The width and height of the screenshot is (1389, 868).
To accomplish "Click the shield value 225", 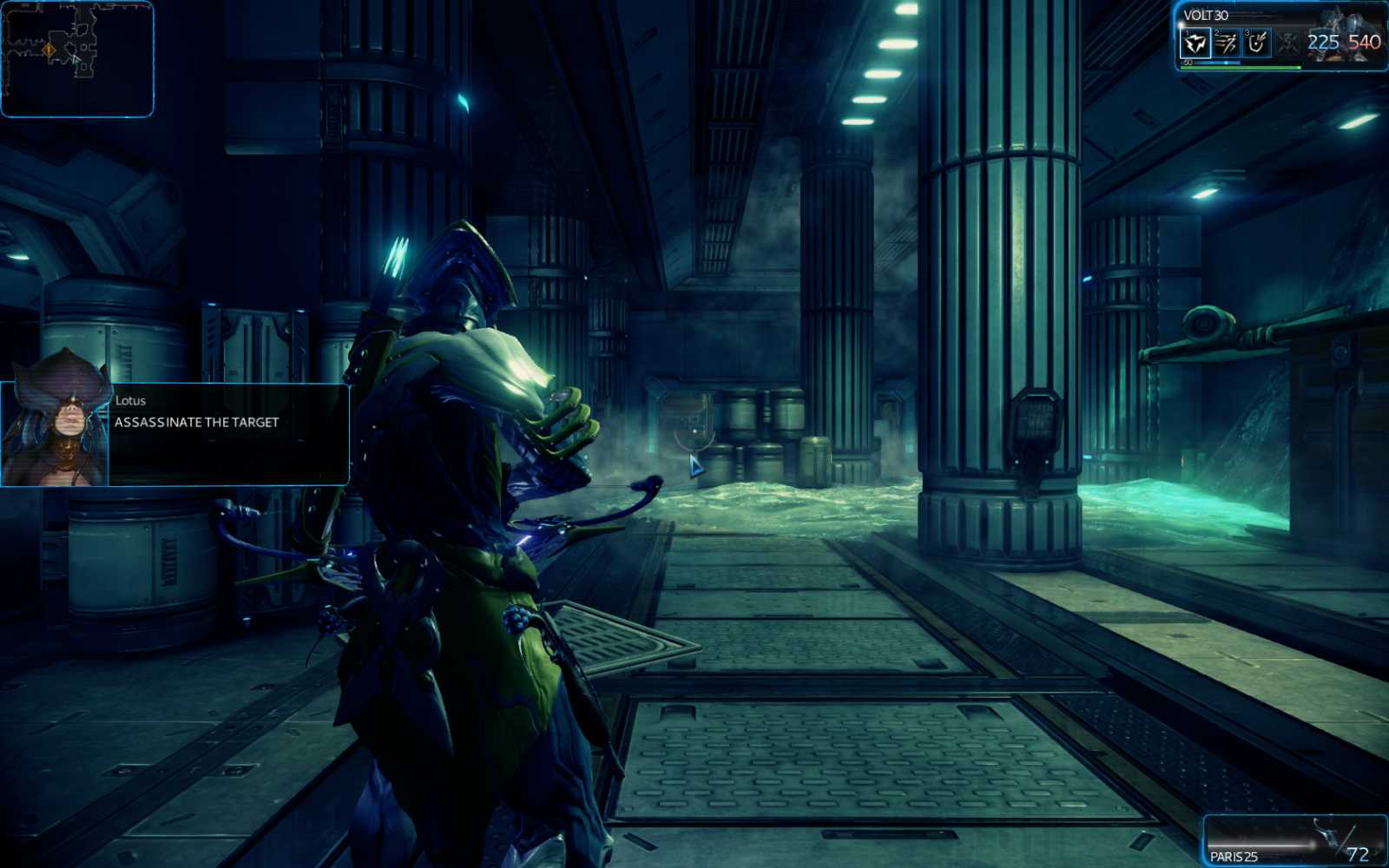I will 1324,42.
